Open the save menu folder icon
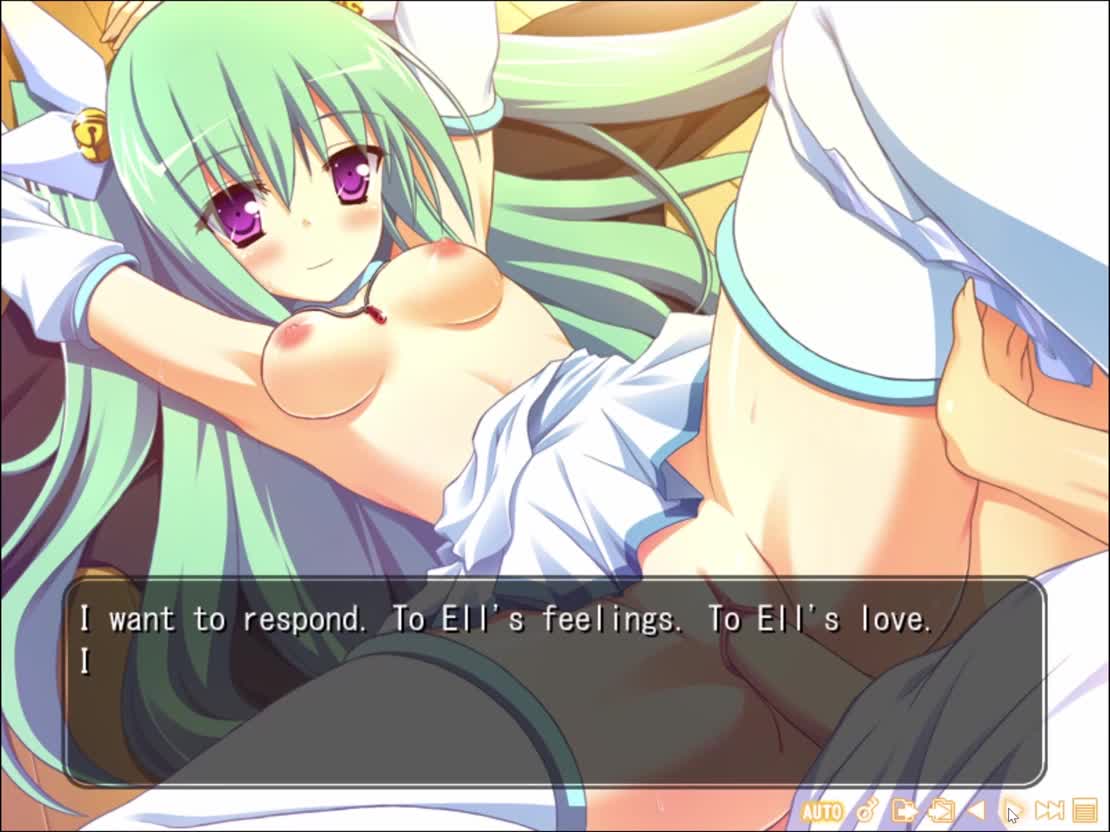This screenshot has height=832, width=1110. tap(904, 811)
